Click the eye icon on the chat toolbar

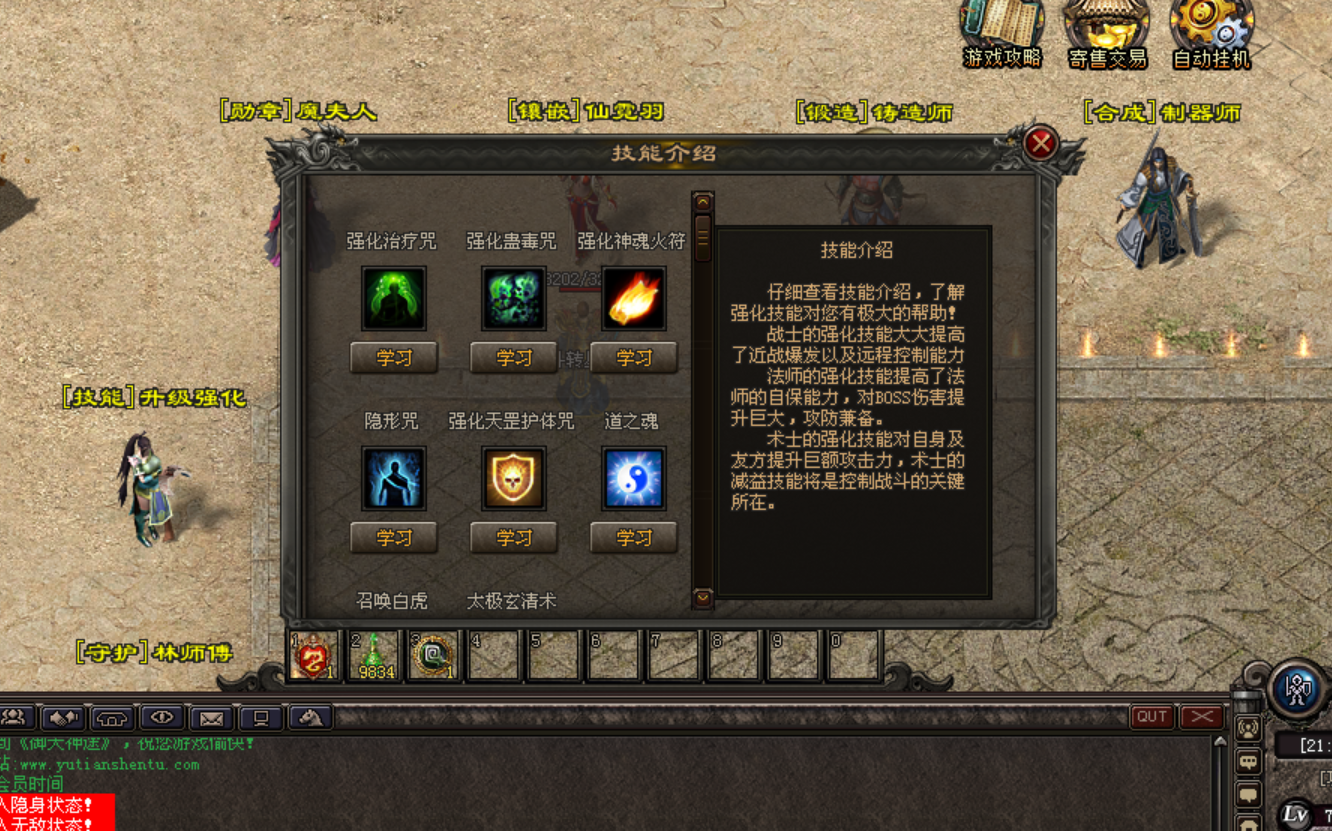[x=162, y=717]
